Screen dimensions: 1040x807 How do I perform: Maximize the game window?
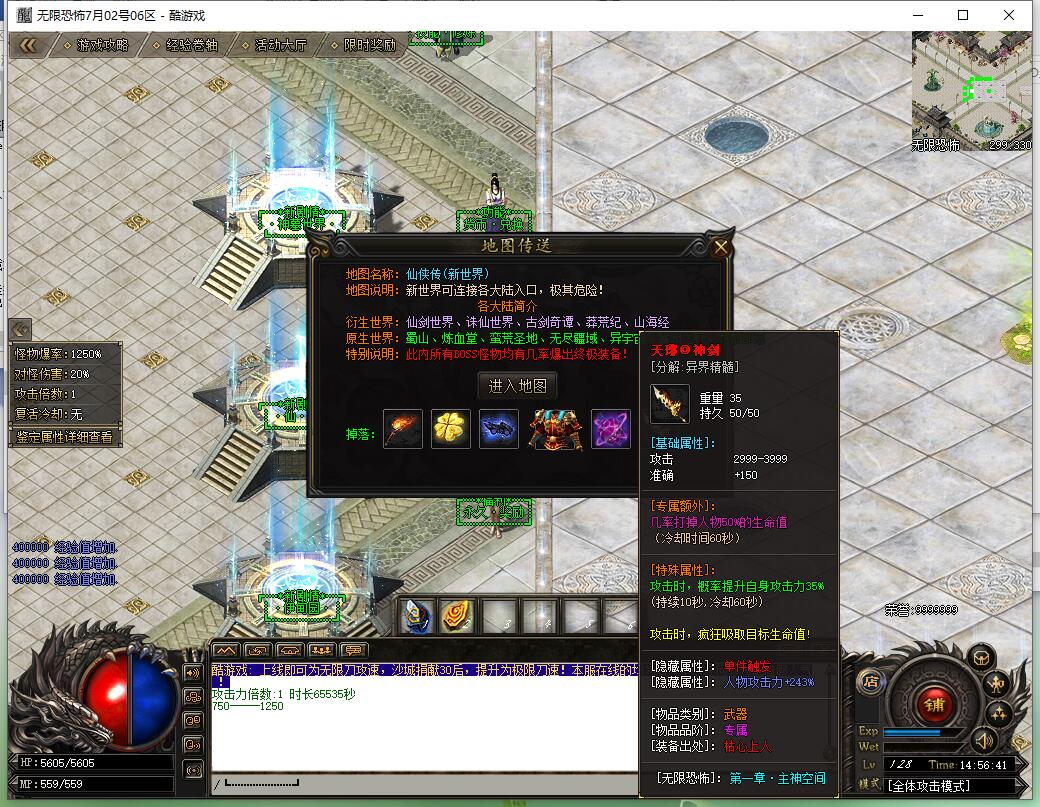click(963, 15)
